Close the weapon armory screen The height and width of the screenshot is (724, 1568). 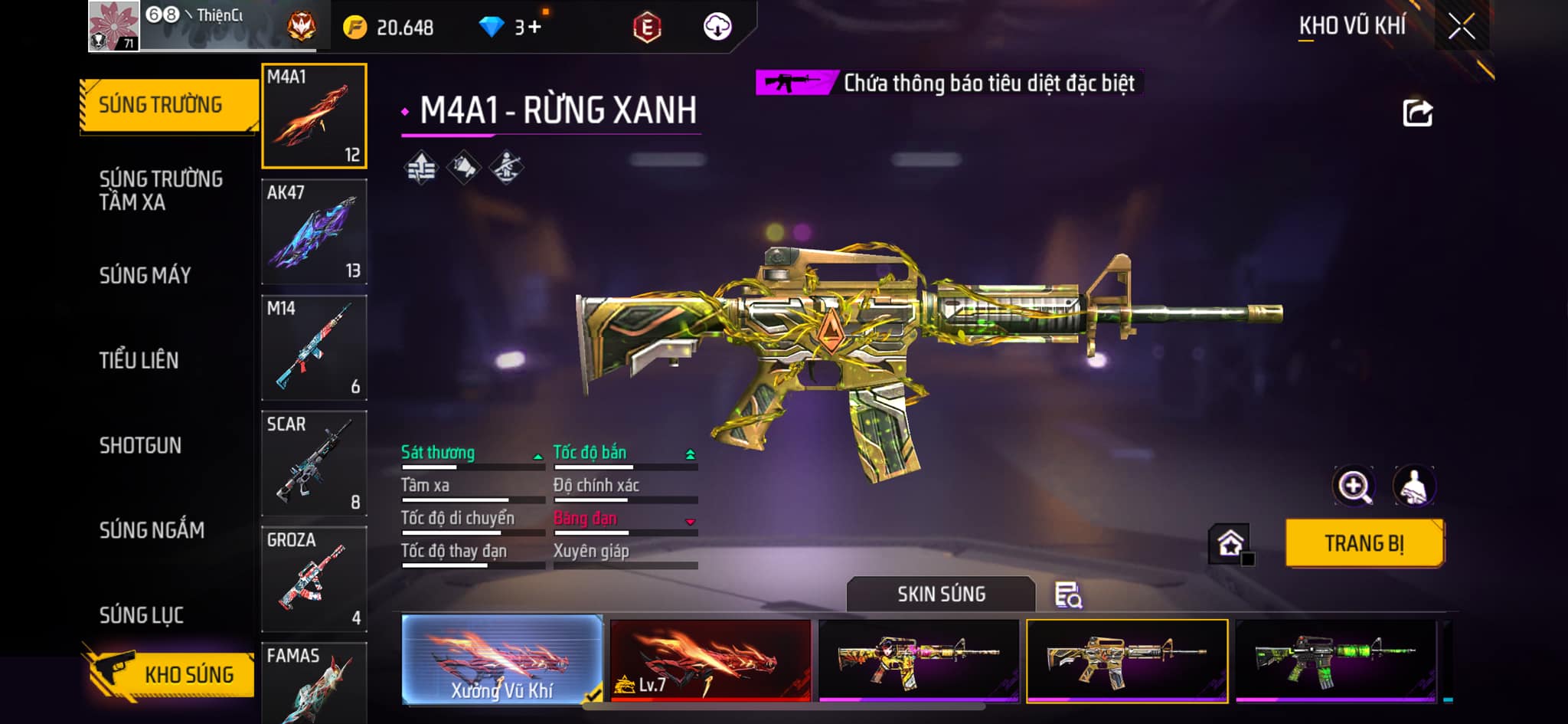[1461, 27]
